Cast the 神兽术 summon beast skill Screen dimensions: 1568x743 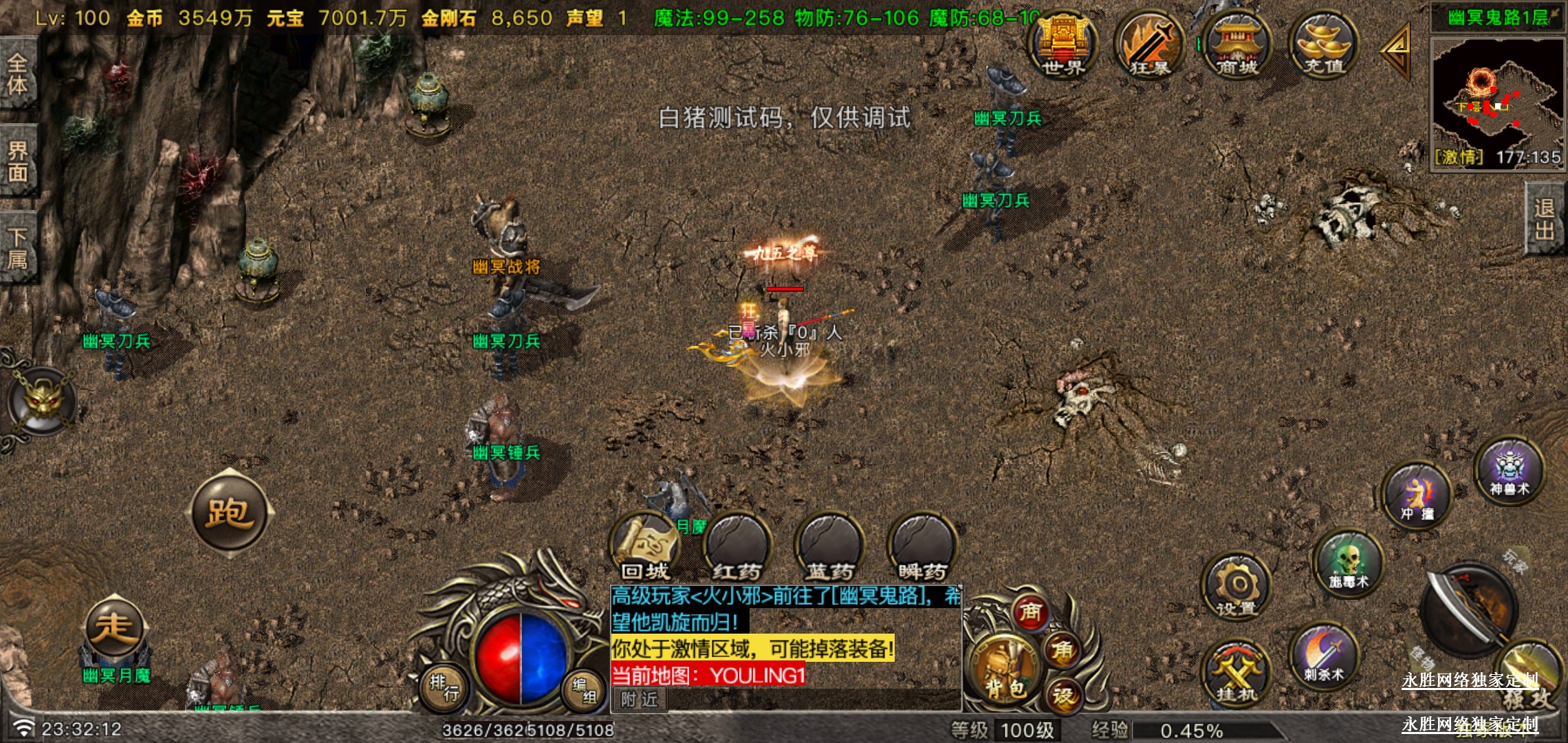pyautogui.click(x=1509, y=470)
